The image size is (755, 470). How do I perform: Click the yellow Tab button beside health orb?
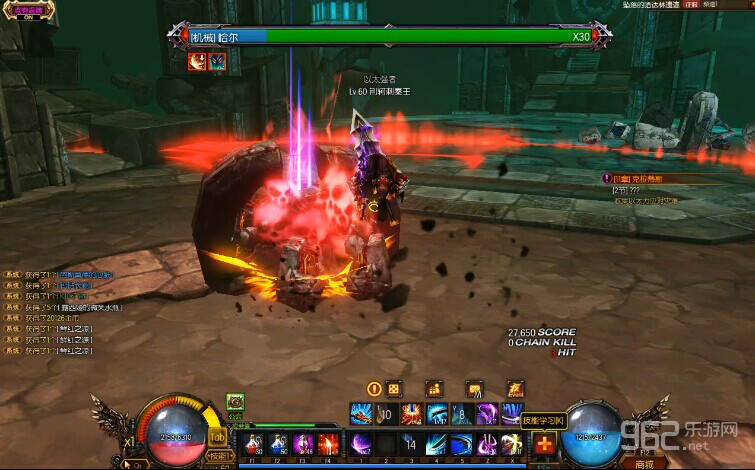click(217, 436)
